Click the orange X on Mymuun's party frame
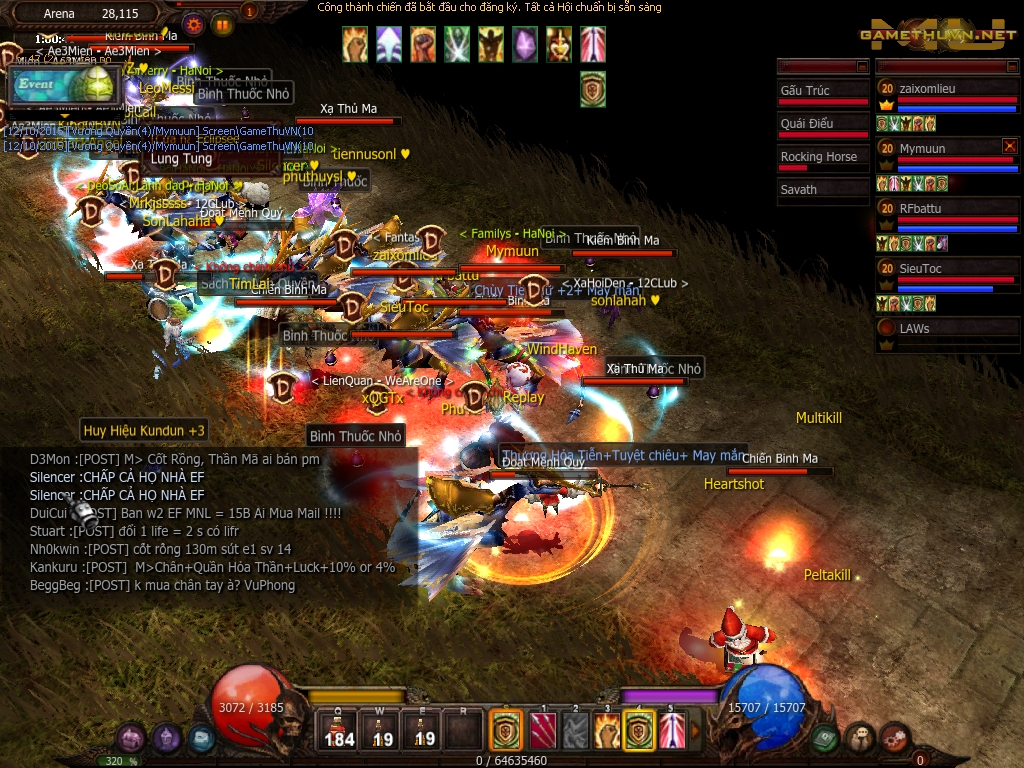1024x768 pixels. click(x=1009, y=146)
